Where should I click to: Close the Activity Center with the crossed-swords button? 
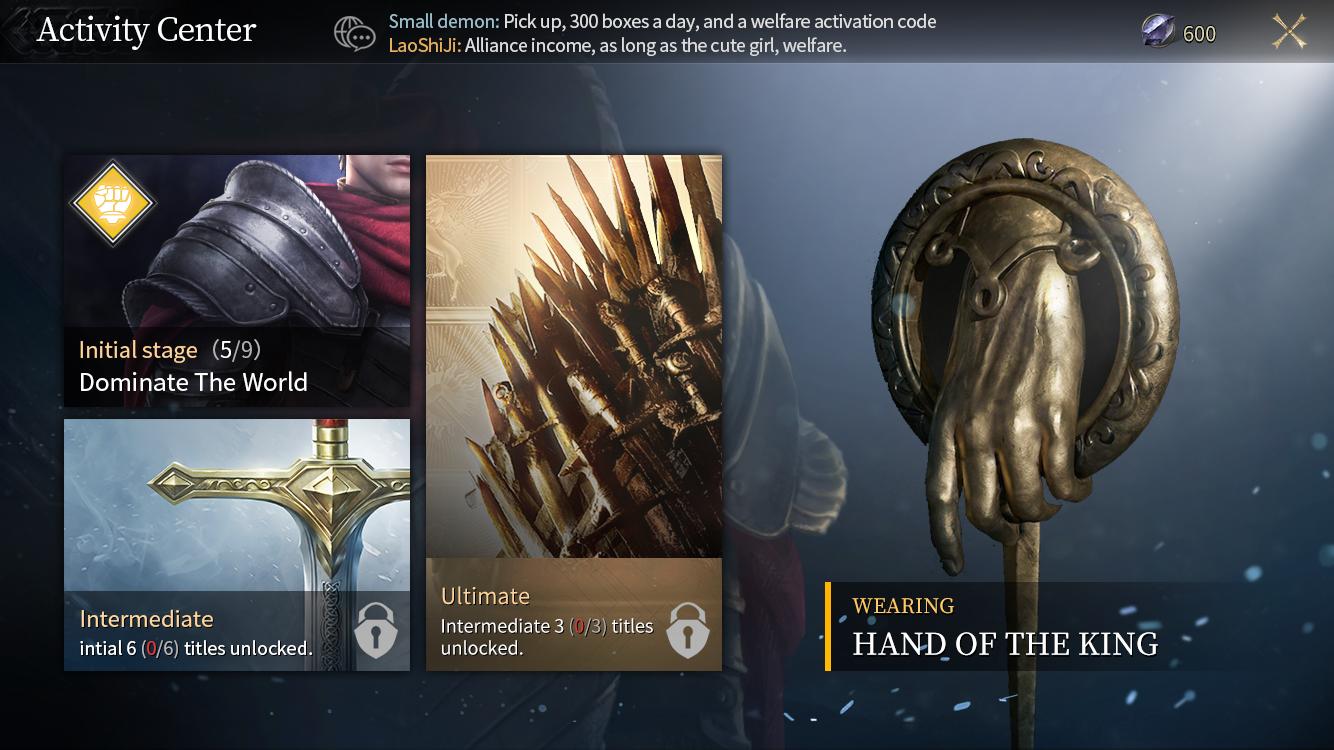1289,32
